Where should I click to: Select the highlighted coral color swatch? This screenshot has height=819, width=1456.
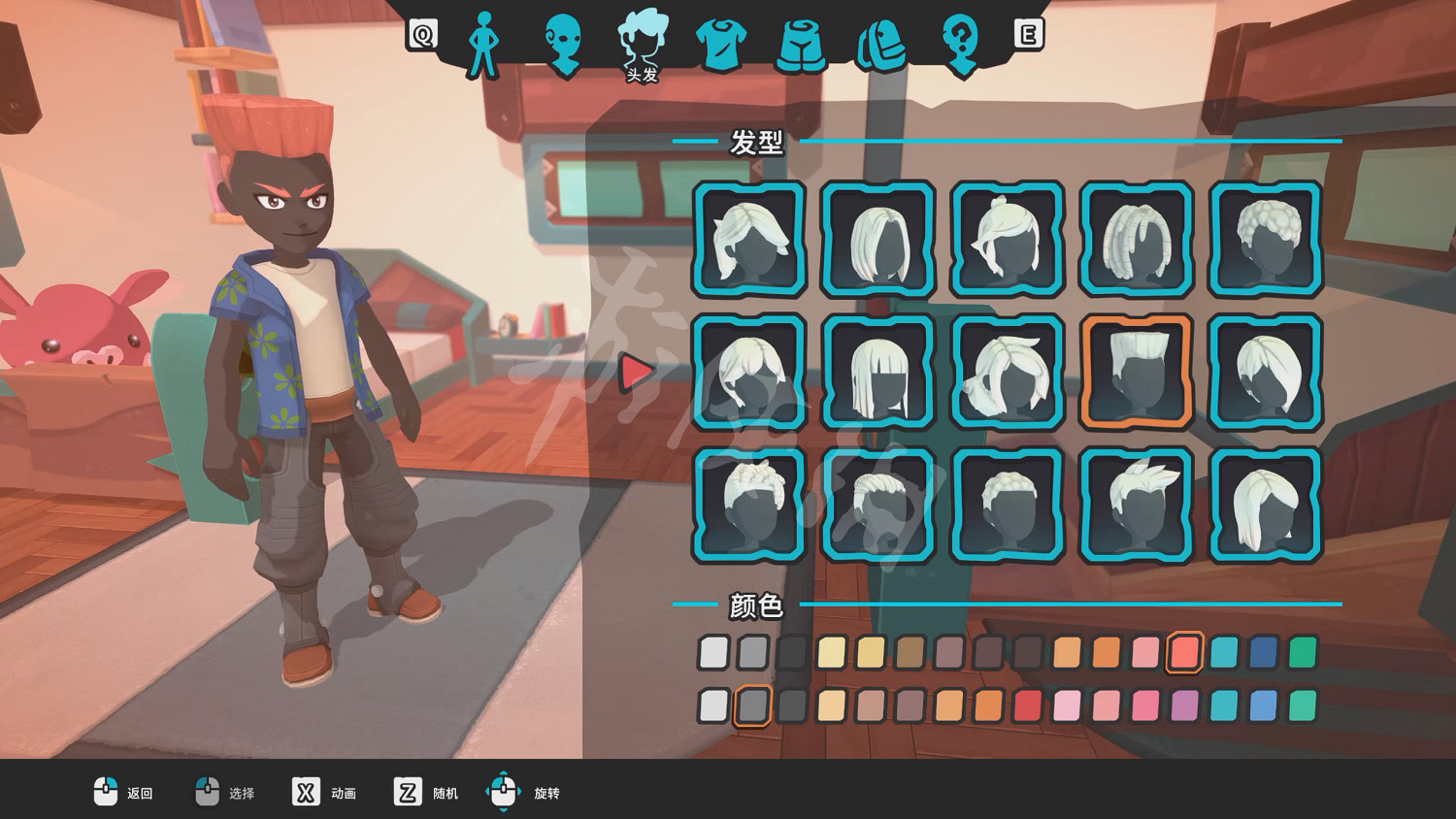[1184, 652]
